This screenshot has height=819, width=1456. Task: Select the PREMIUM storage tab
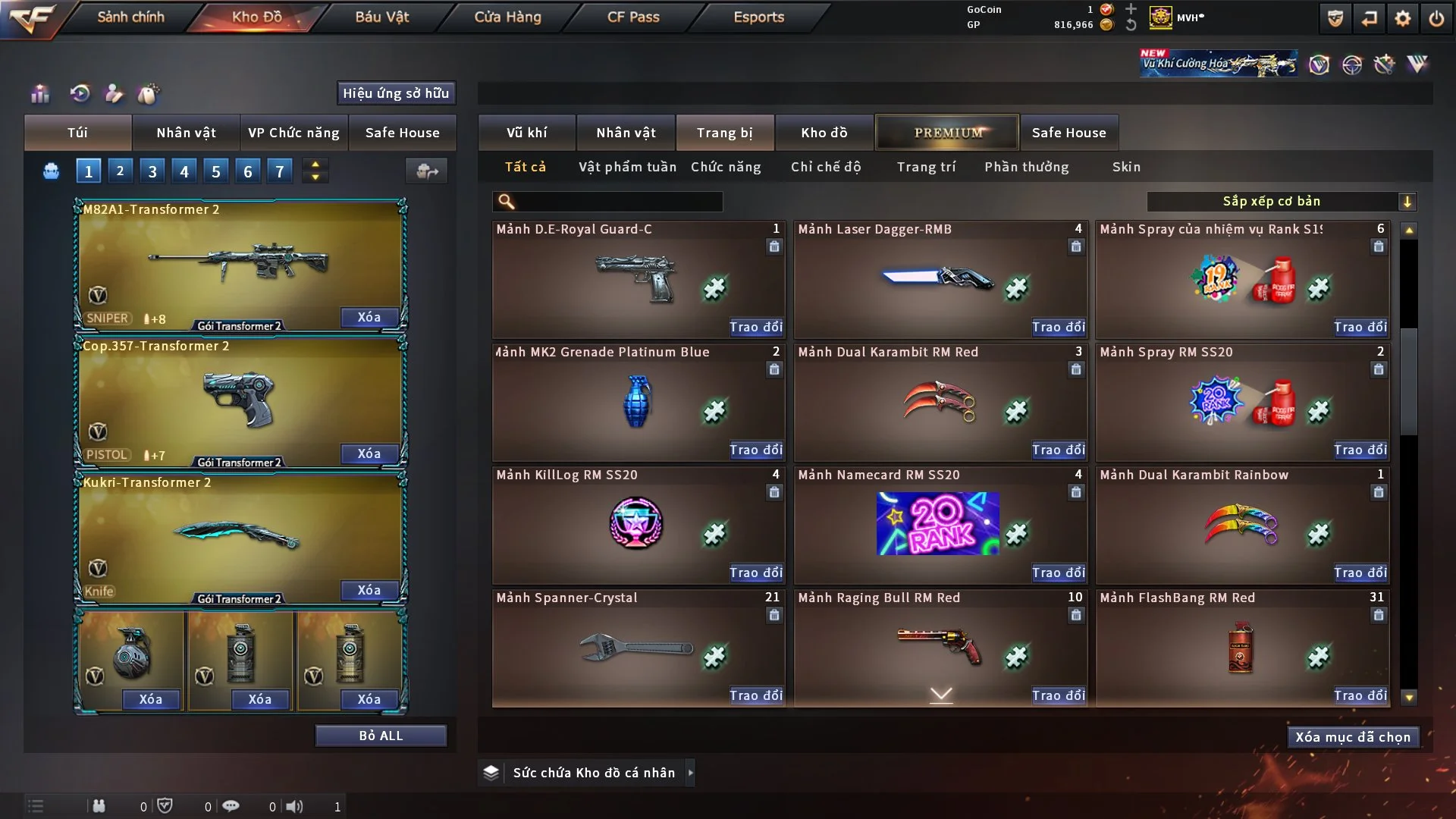coord(947,133)
